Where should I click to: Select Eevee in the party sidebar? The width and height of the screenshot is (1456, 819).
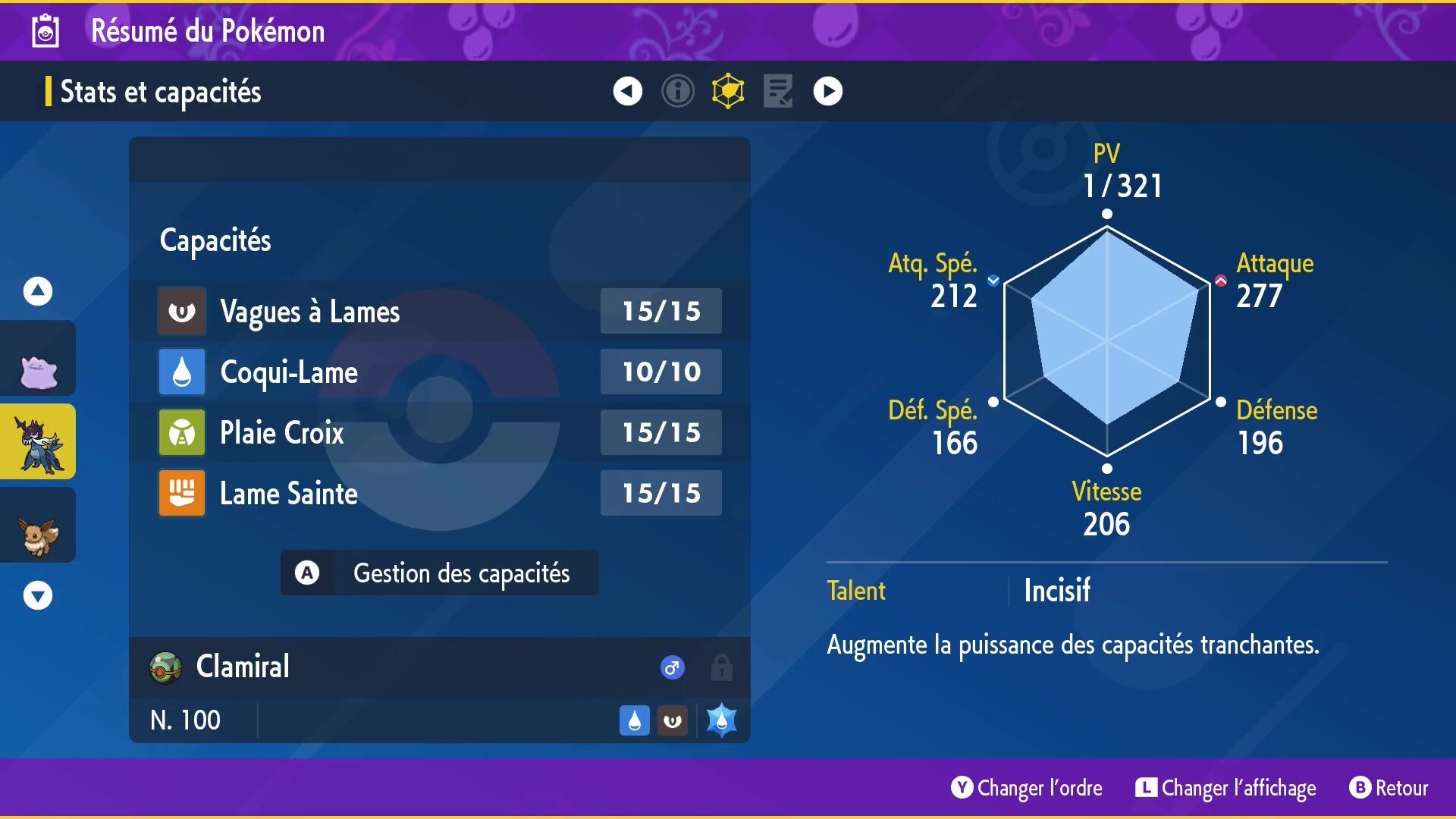[x=38, y=525]
